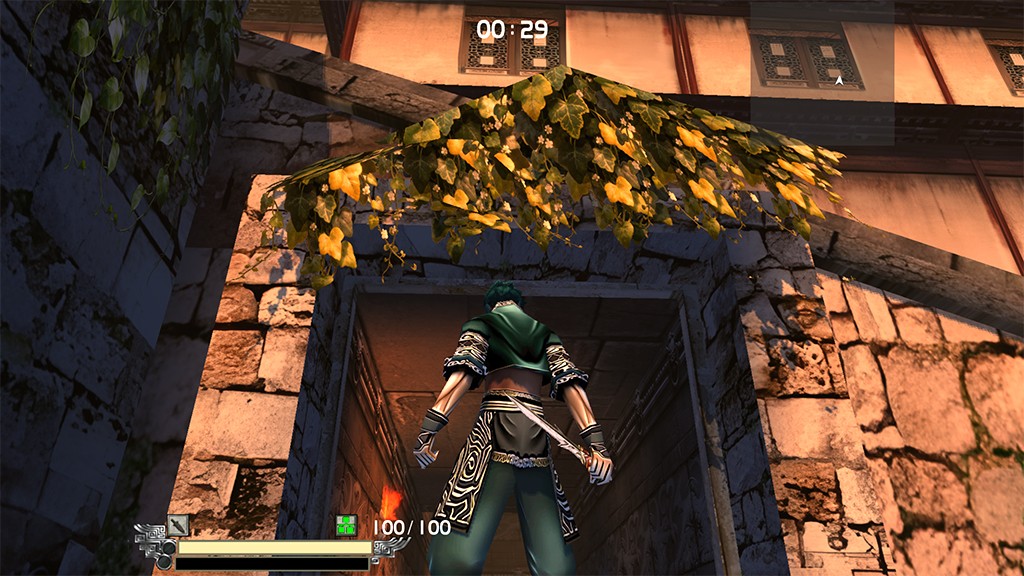Click the white player arrow on the minimap
The width and height of the screenshot is (1024, 576).
click(x=838, y=78)
